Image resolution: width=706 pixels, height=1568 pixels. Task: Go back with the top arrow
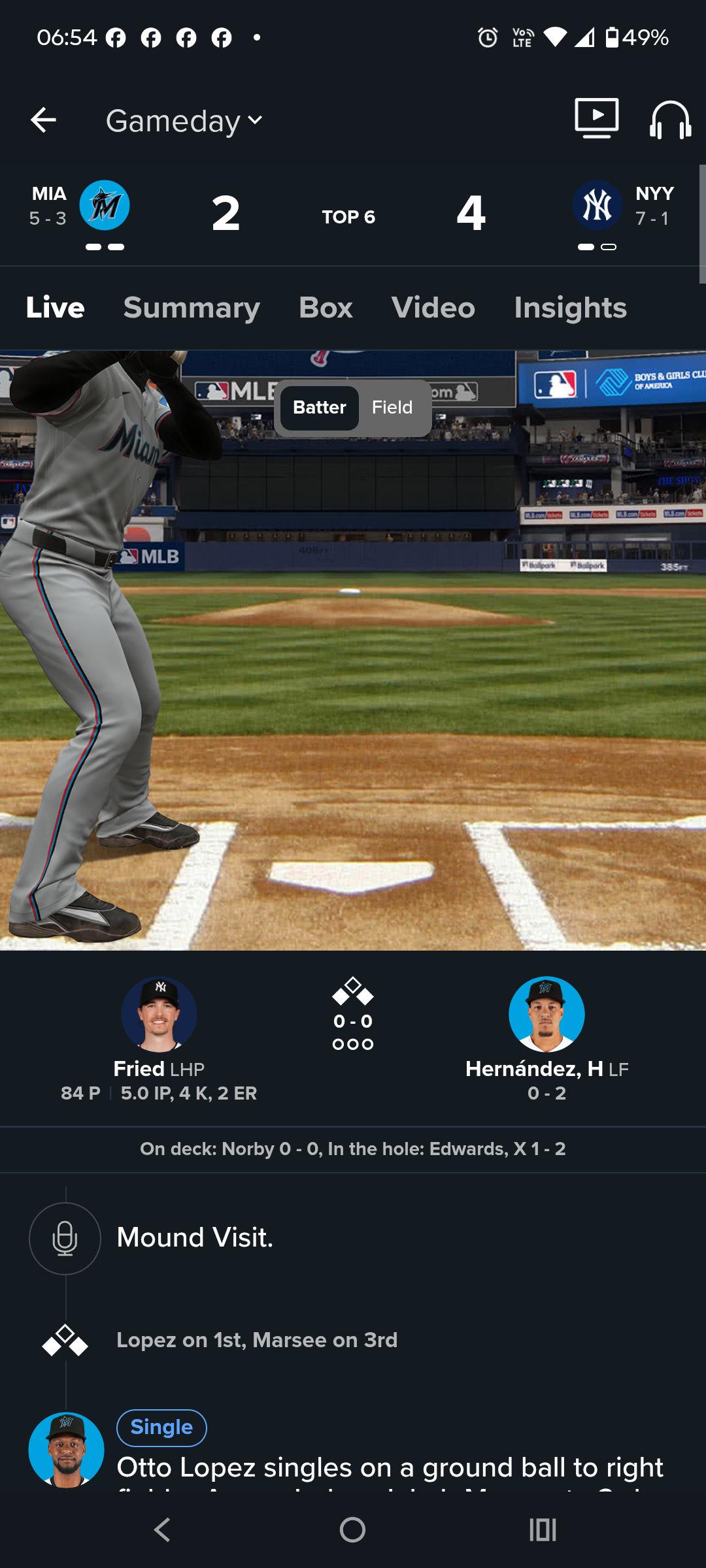(43, 120)
